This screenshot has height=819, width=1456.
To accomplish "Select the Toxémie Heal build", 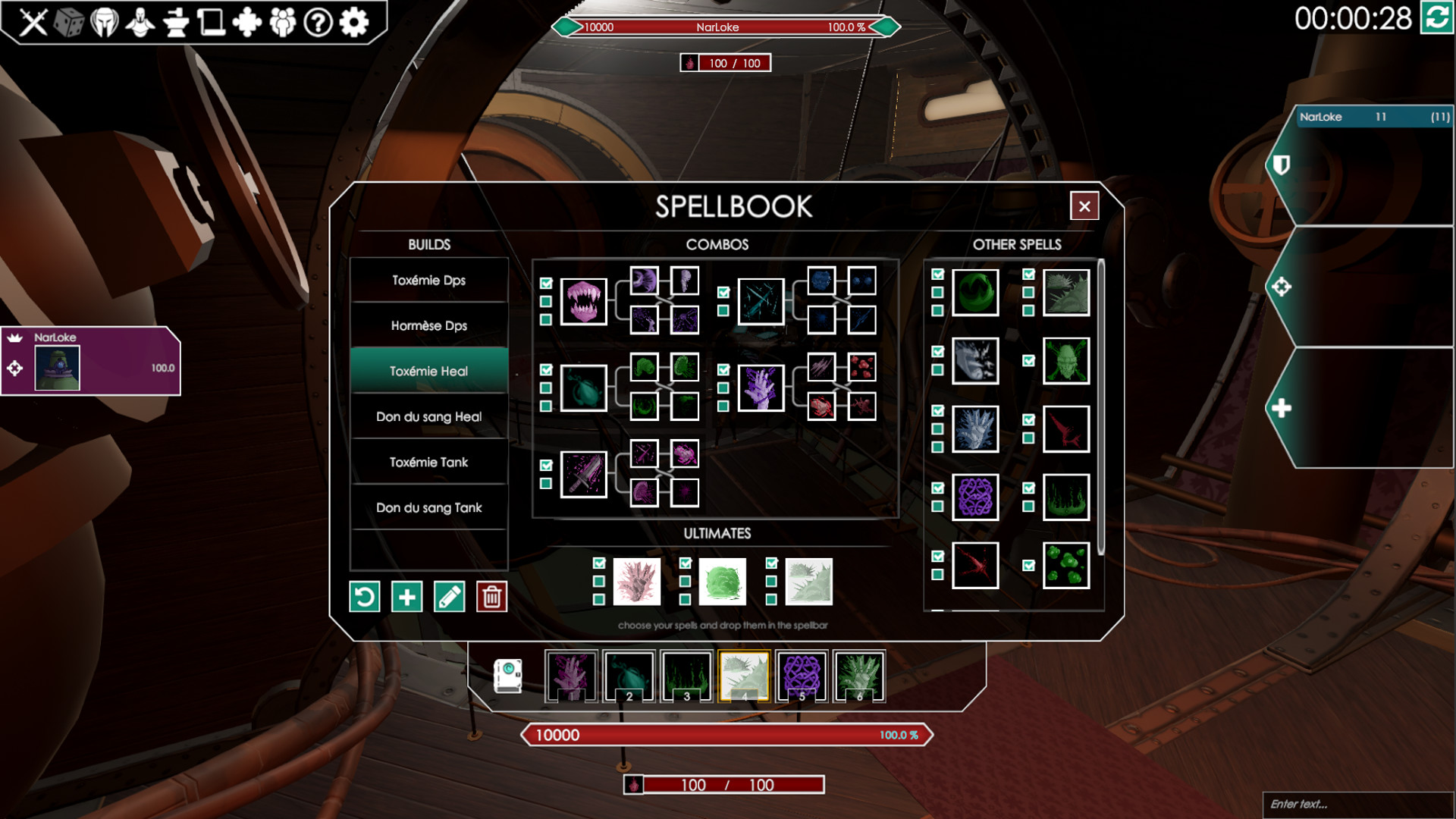I will coord(428,371).
